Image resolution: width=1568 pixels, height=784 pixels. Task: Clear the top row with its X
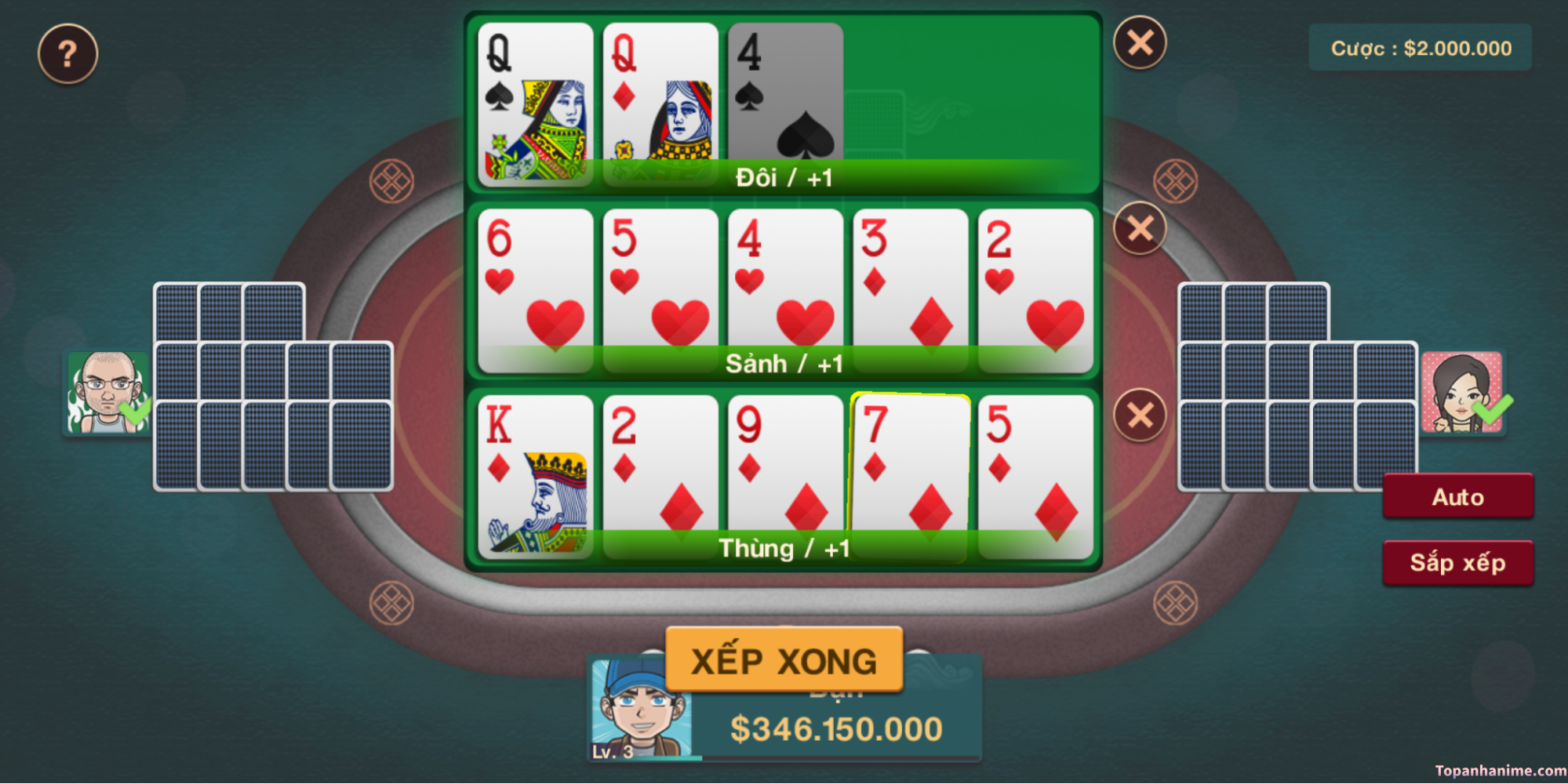tap(1140, 42)
